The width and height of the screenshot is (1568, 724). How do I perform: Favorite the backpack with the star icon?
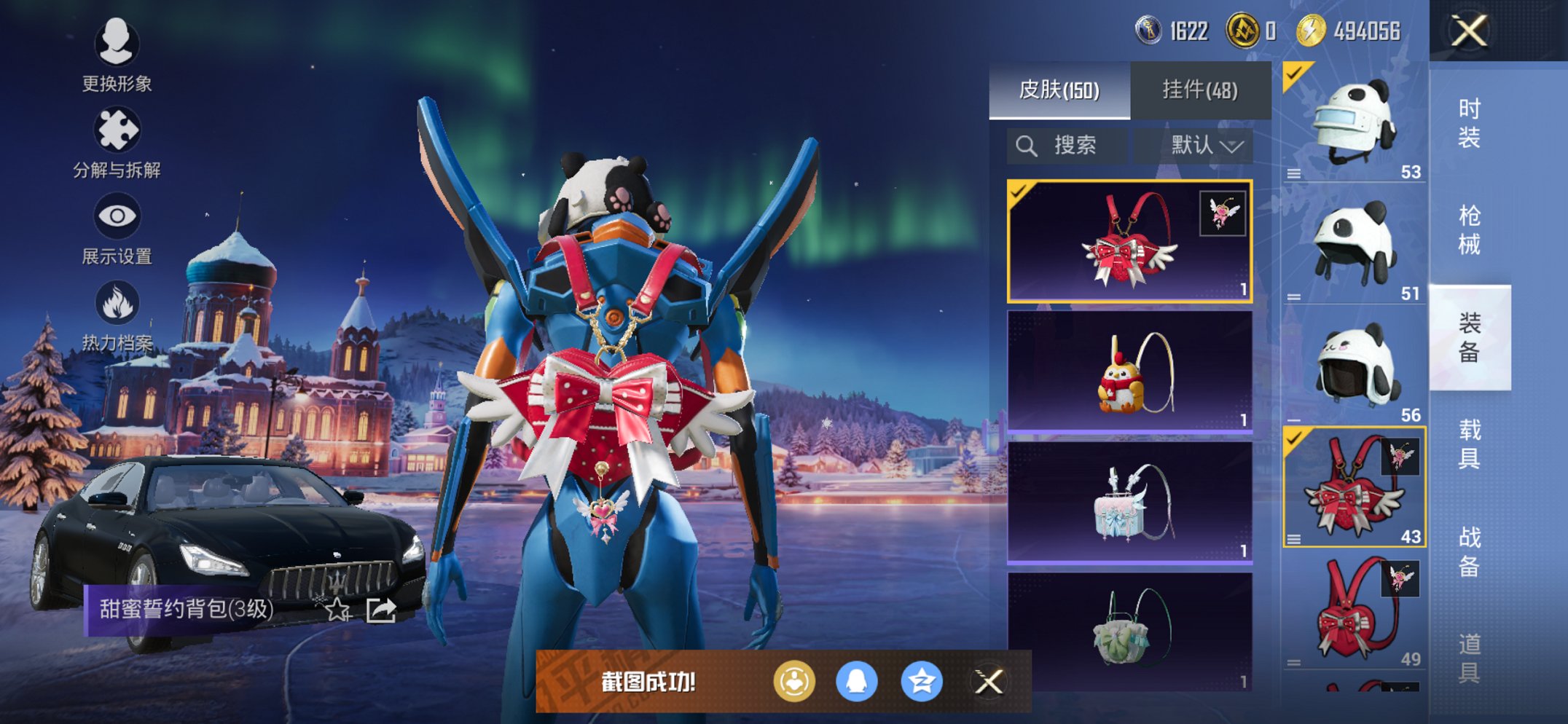337,609
